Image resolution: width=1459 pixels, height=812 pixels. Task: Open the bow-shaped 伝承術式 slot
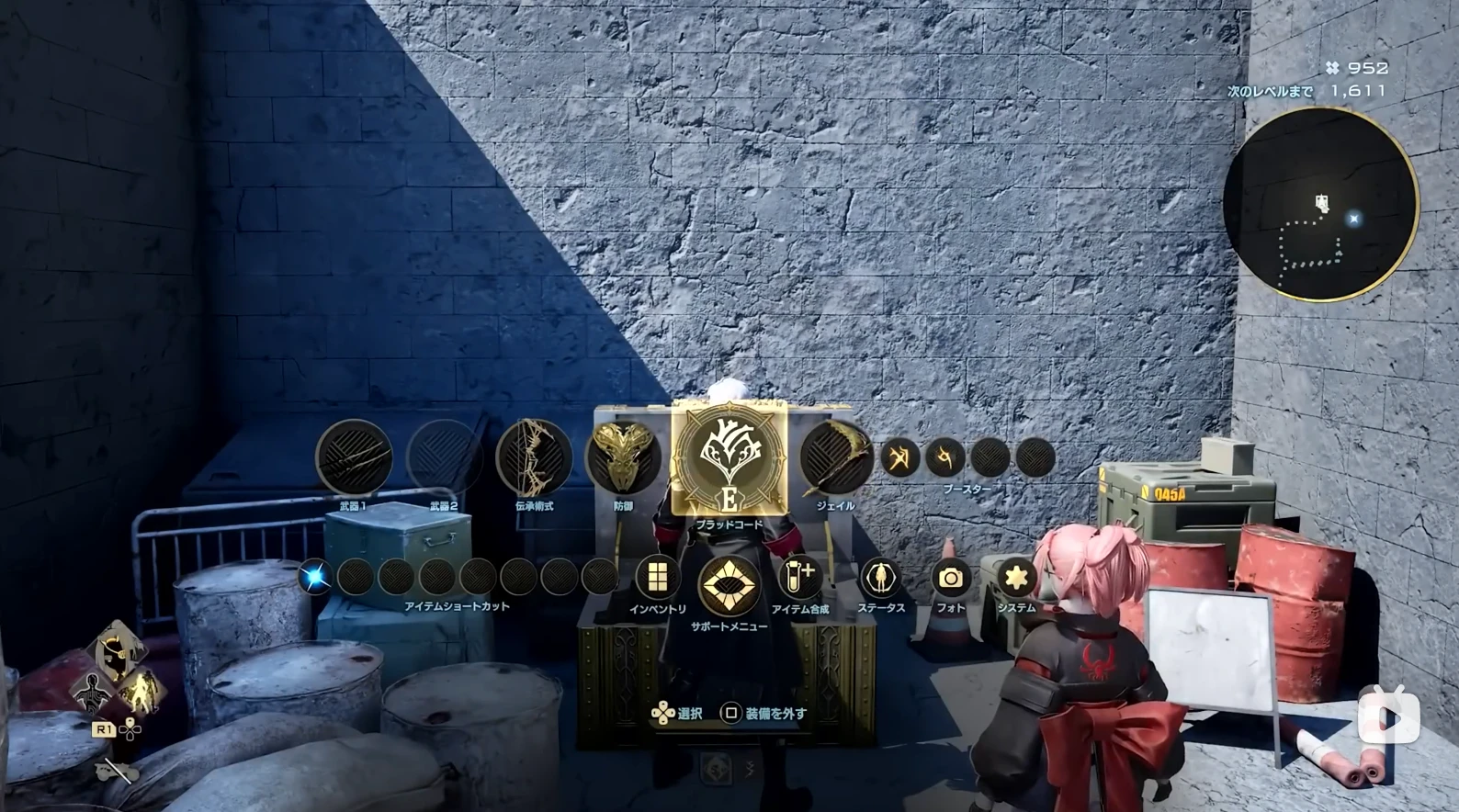point(534,457)
